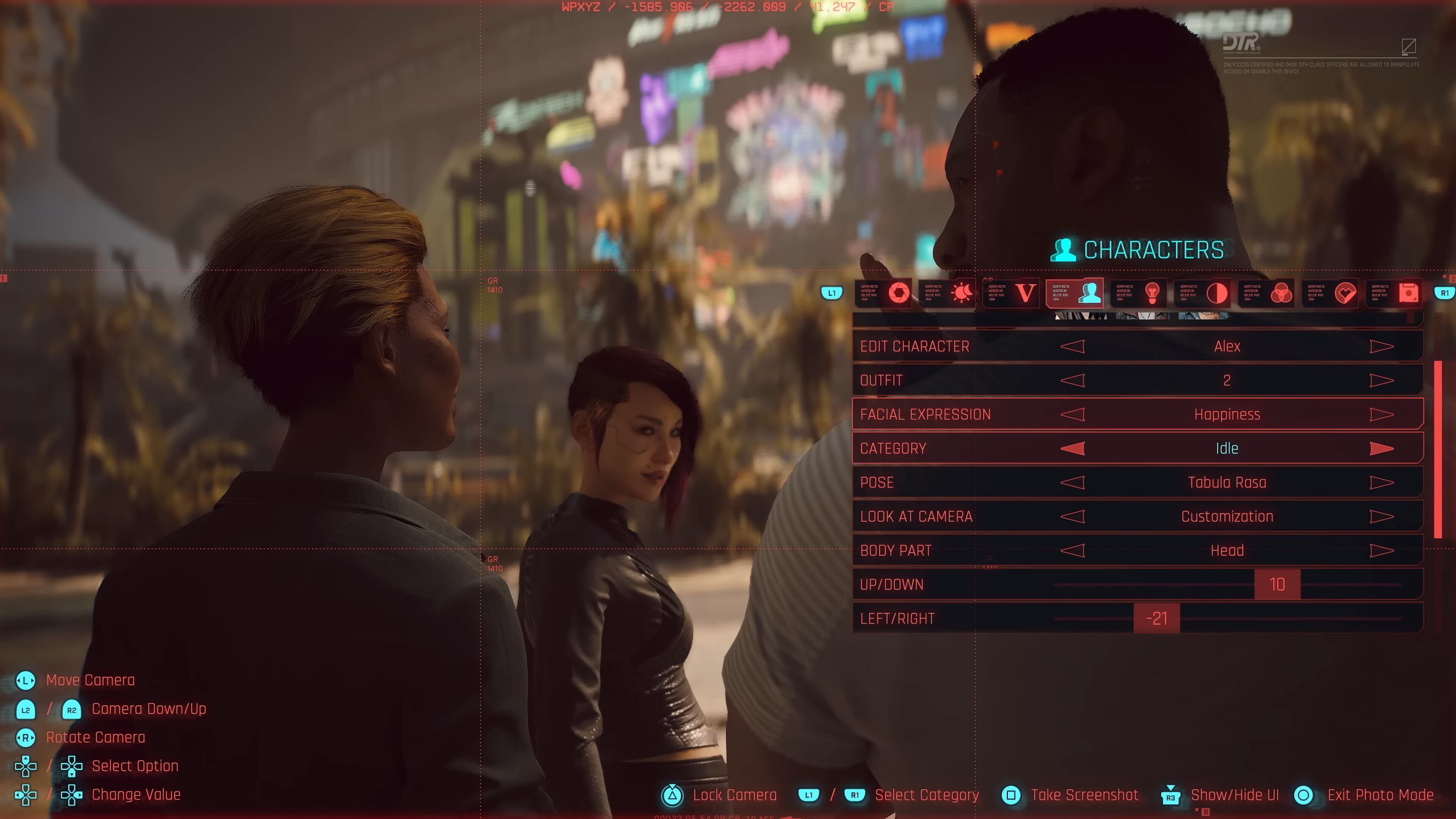
Task: Switch Body Part with right arrow
Action: [x=1381, y=550]
